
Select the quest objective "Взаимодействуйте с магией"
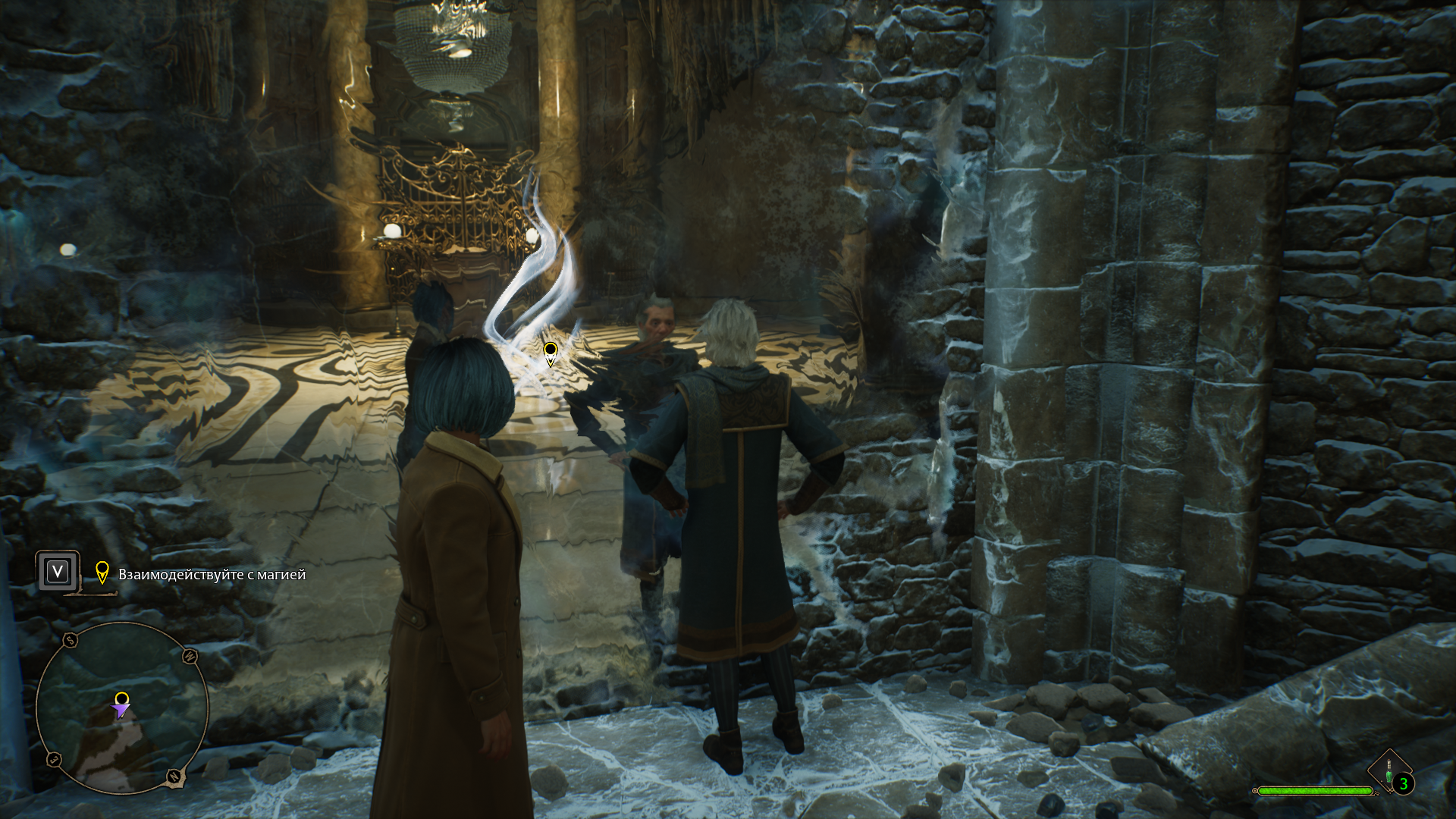tap(212, 575)
